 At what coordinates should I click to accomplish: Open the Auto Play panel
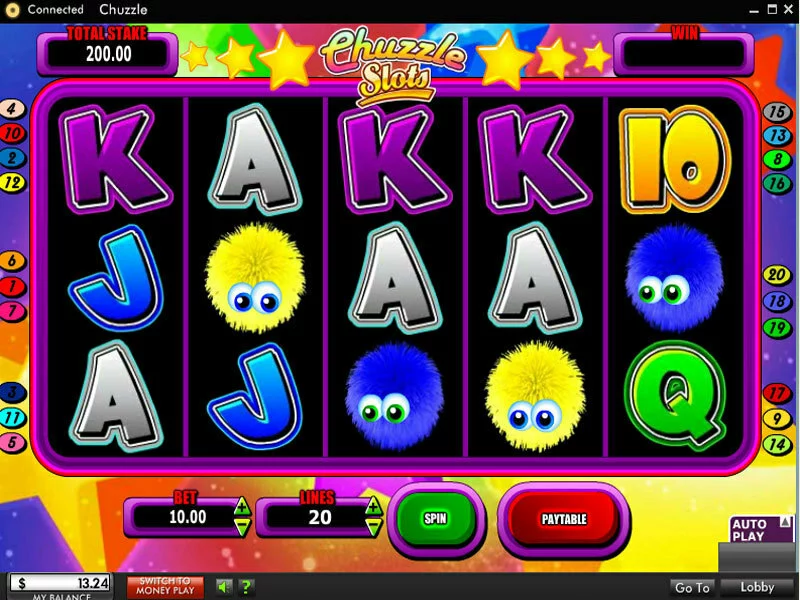pyautogui.click(x=751, y=530)
